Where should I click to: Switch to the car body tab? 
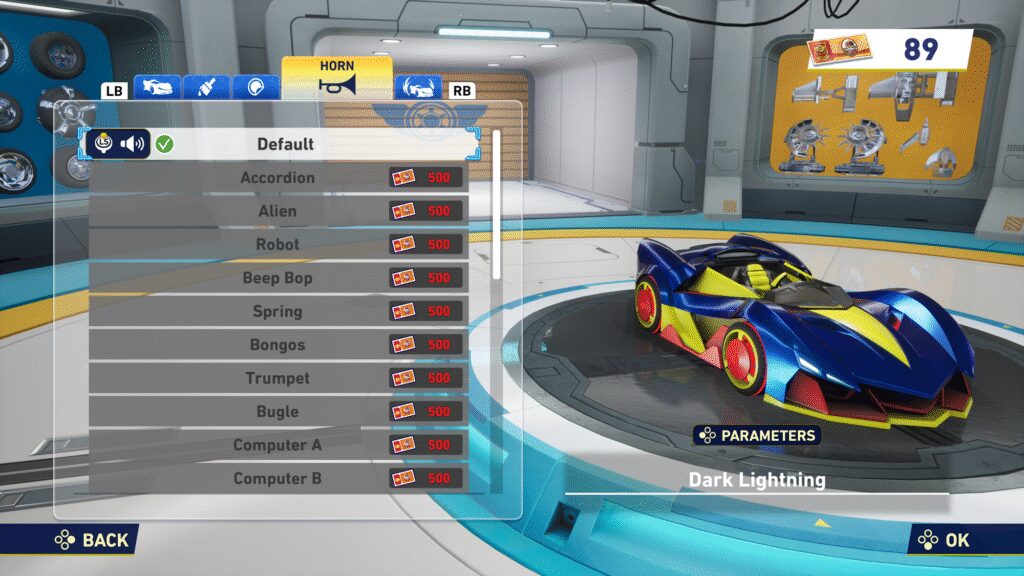pos(156,88)
